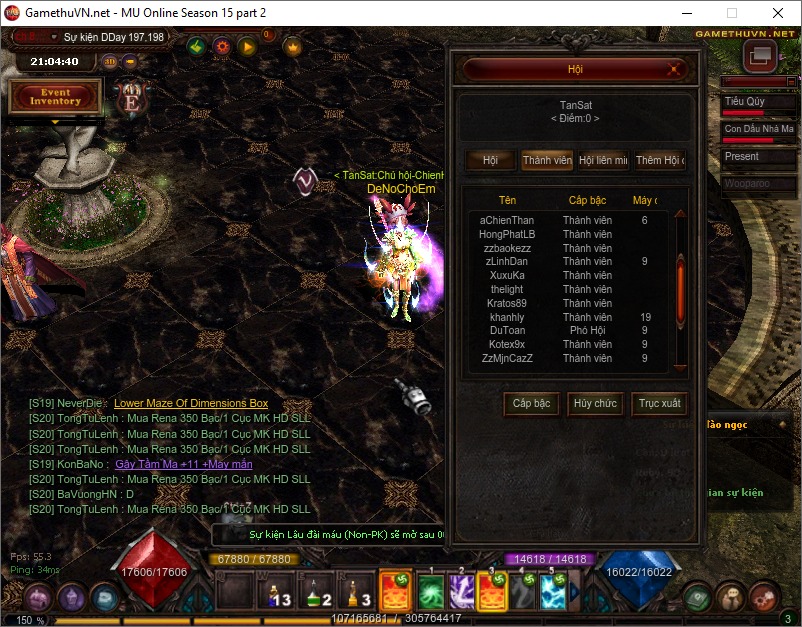802x627 pixels.
Task: Click the Trục xuất expel button
Action: (659, 404)
